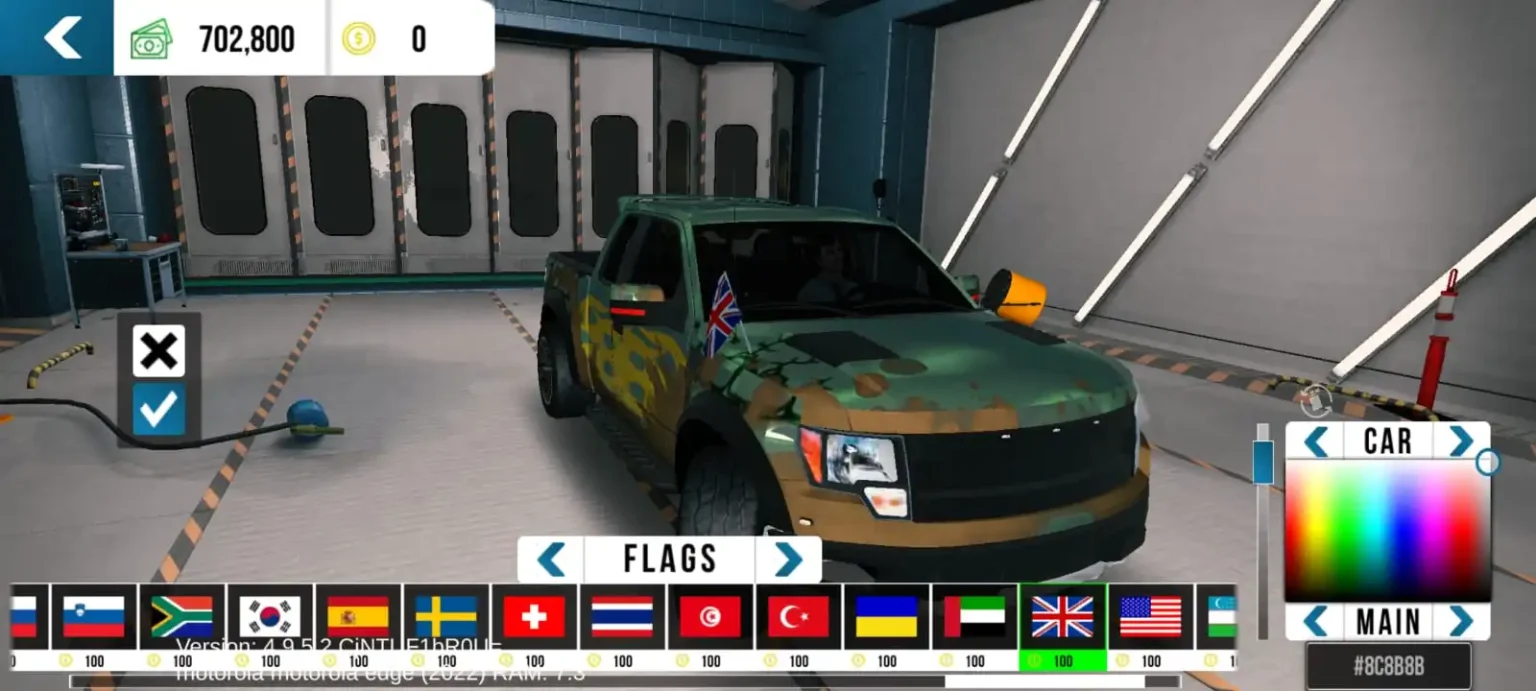Select the Thailand flag
Screen dimensions: 1536x691
pyautogui.click(x=622, y=617)
